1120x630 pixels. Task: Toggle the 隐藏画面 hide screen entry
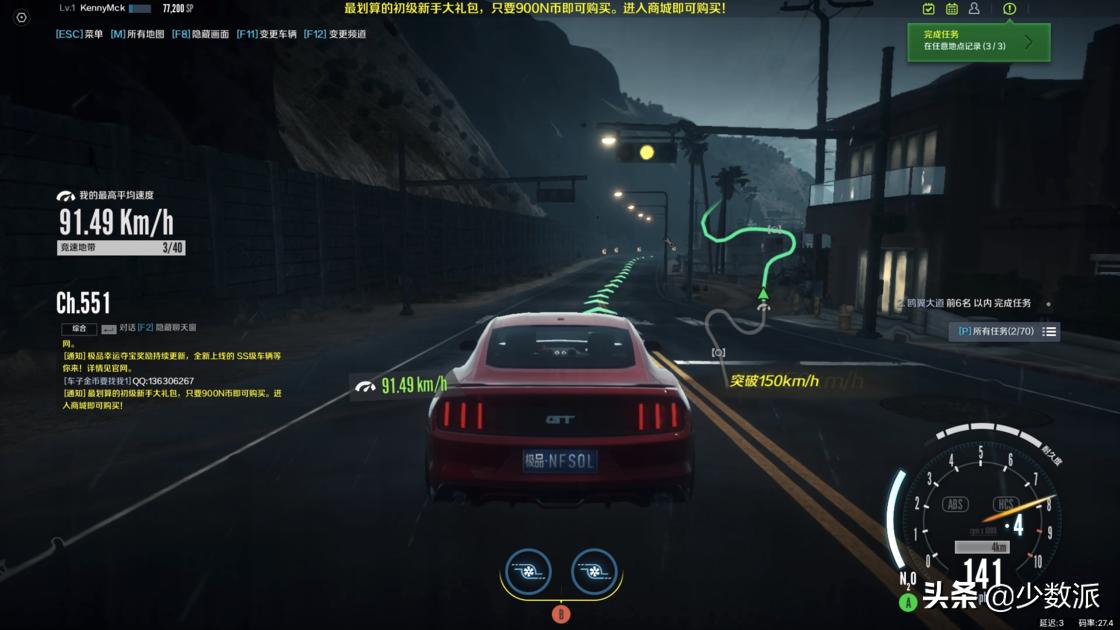pyautogui.click(x=201, y=34)
